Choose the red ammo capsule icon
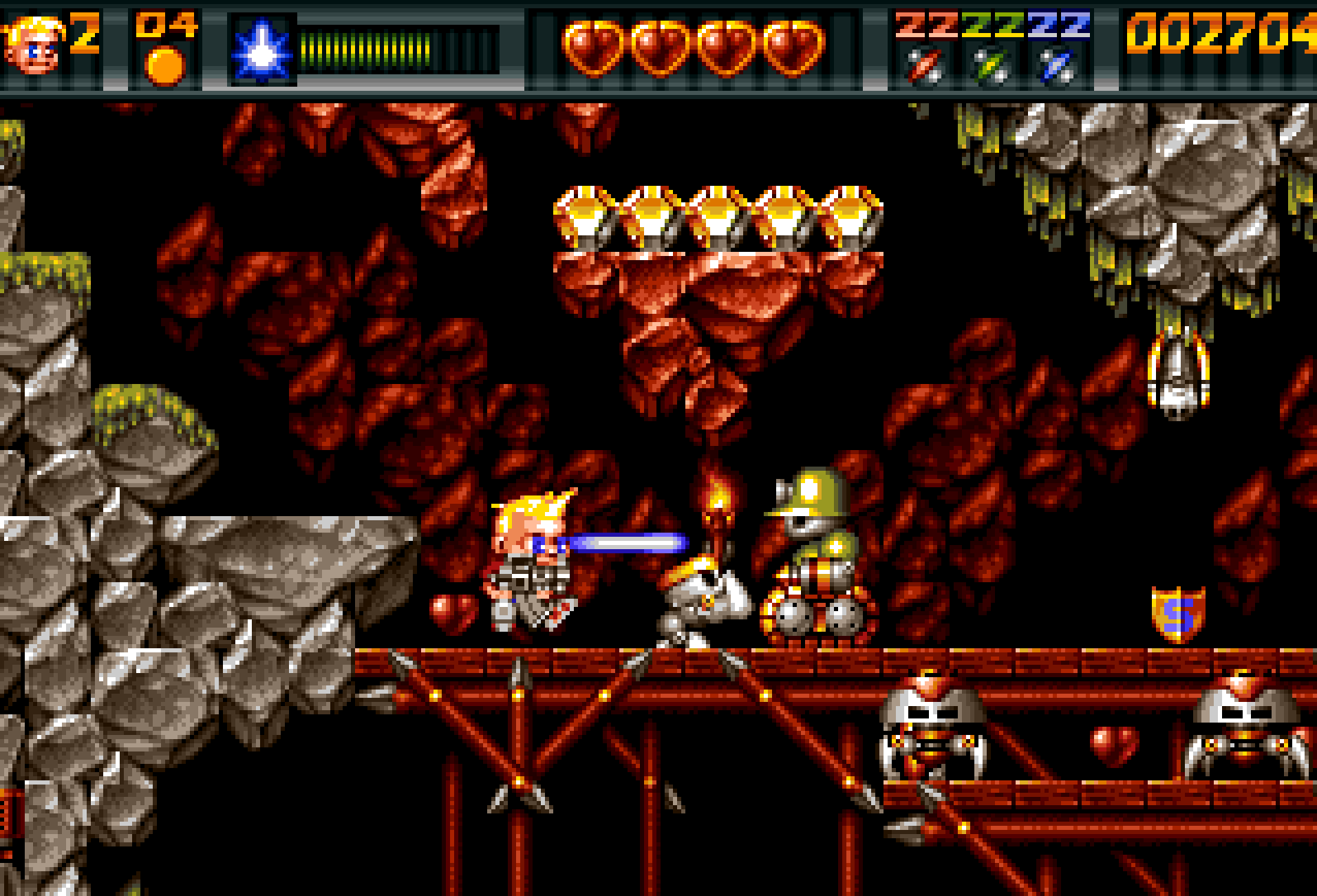Image resolution: width=1317 pixels, height=896 pixels. click(924, 67)
